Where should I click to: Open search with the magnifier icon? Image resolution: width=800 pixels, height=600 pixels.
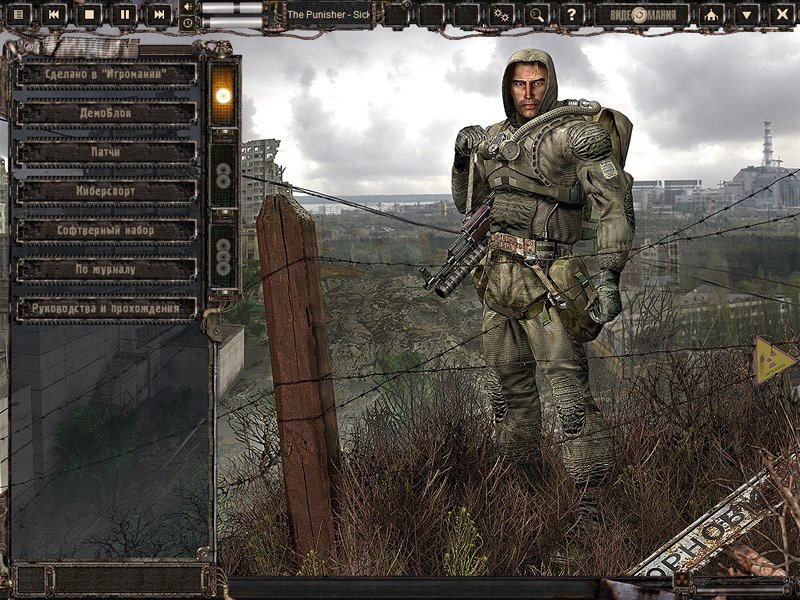point(537,14)
